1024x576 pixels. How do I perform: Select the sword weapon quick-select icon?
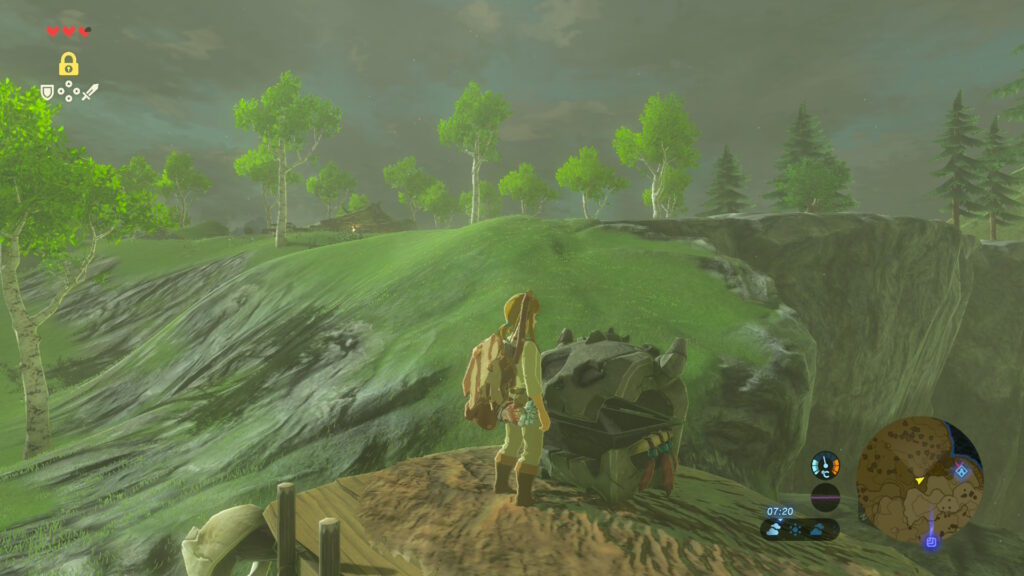tap(90, 92)
